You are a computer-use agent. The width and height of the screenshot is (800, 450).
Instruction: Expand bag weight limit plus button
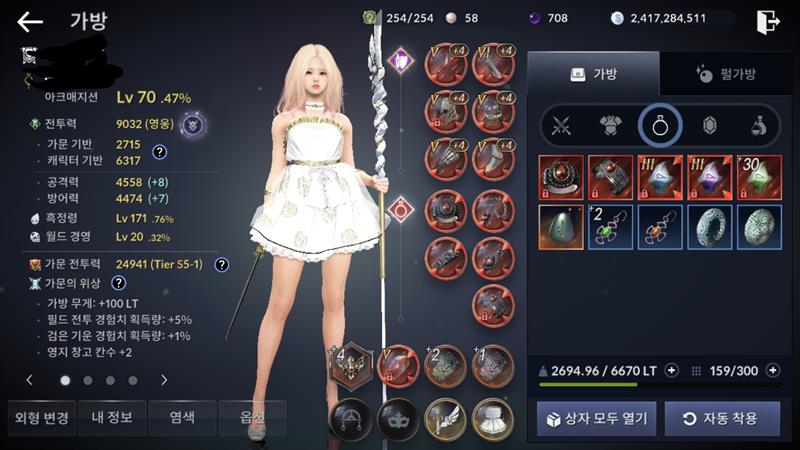[672, 370]
